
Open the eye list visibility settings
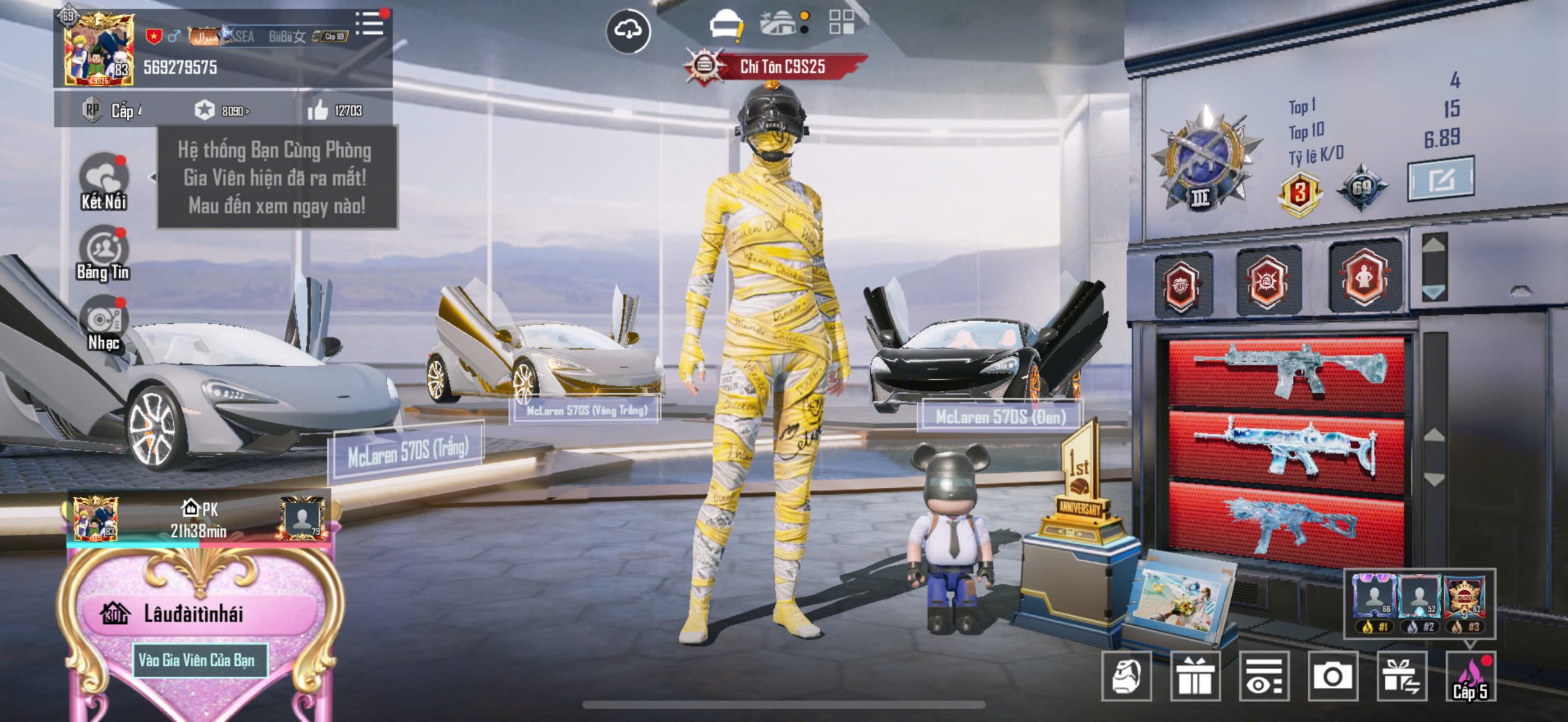point(1264,677)
